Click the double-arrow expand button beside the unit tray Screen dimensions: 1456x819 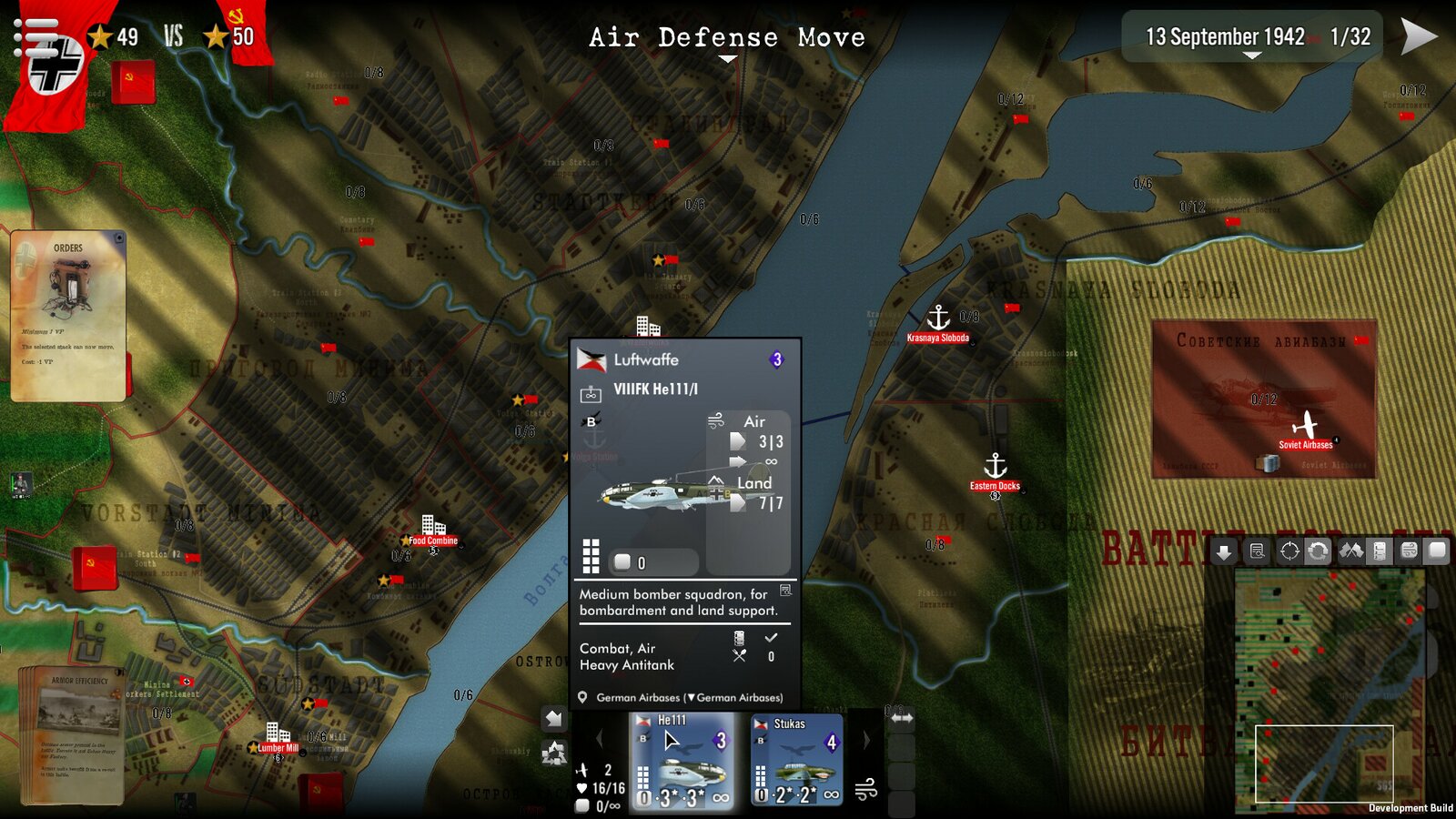(x=902, y=718)
